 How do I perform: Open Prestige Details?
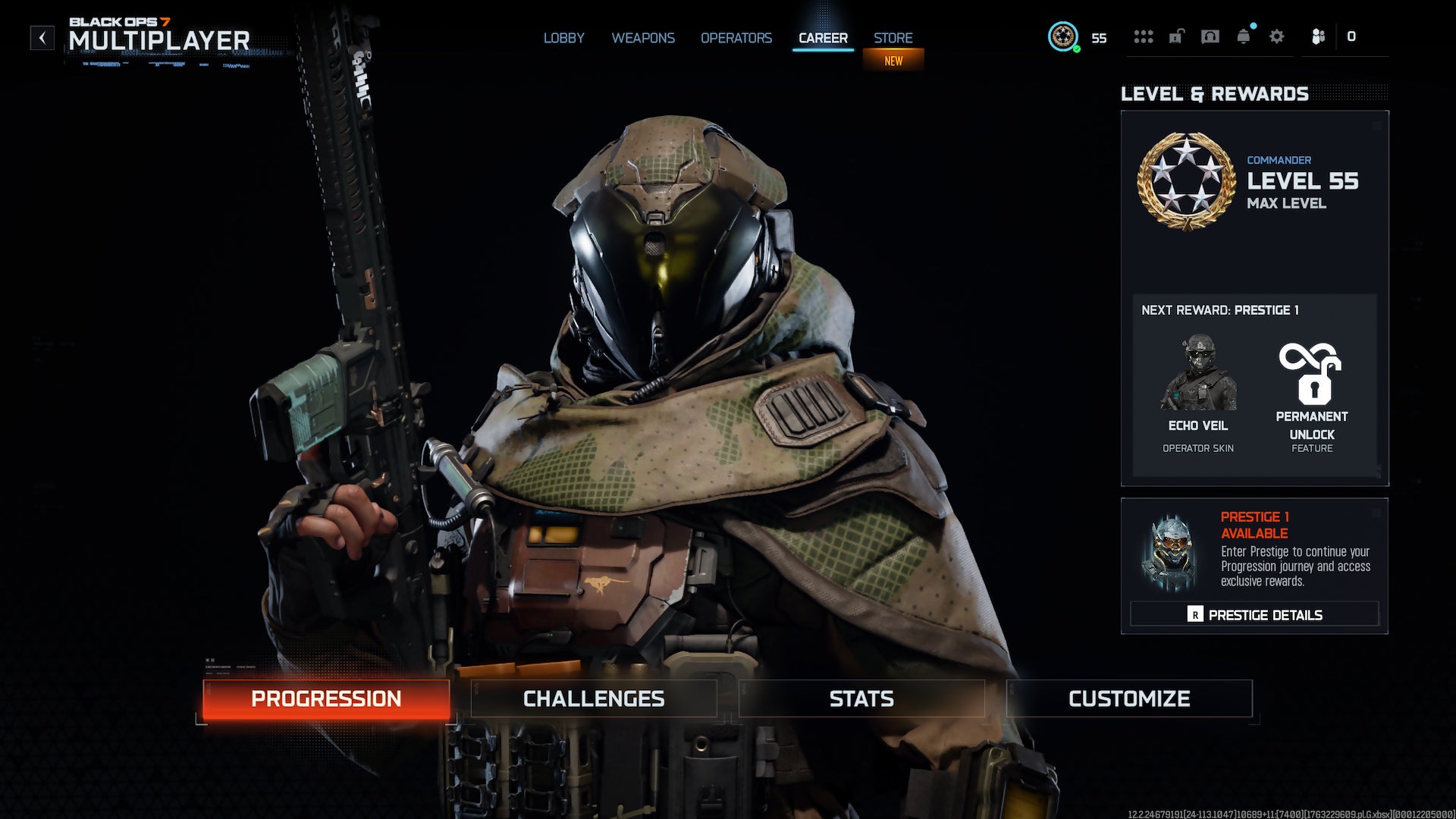pyautogui.click(x=1254, y=614)
